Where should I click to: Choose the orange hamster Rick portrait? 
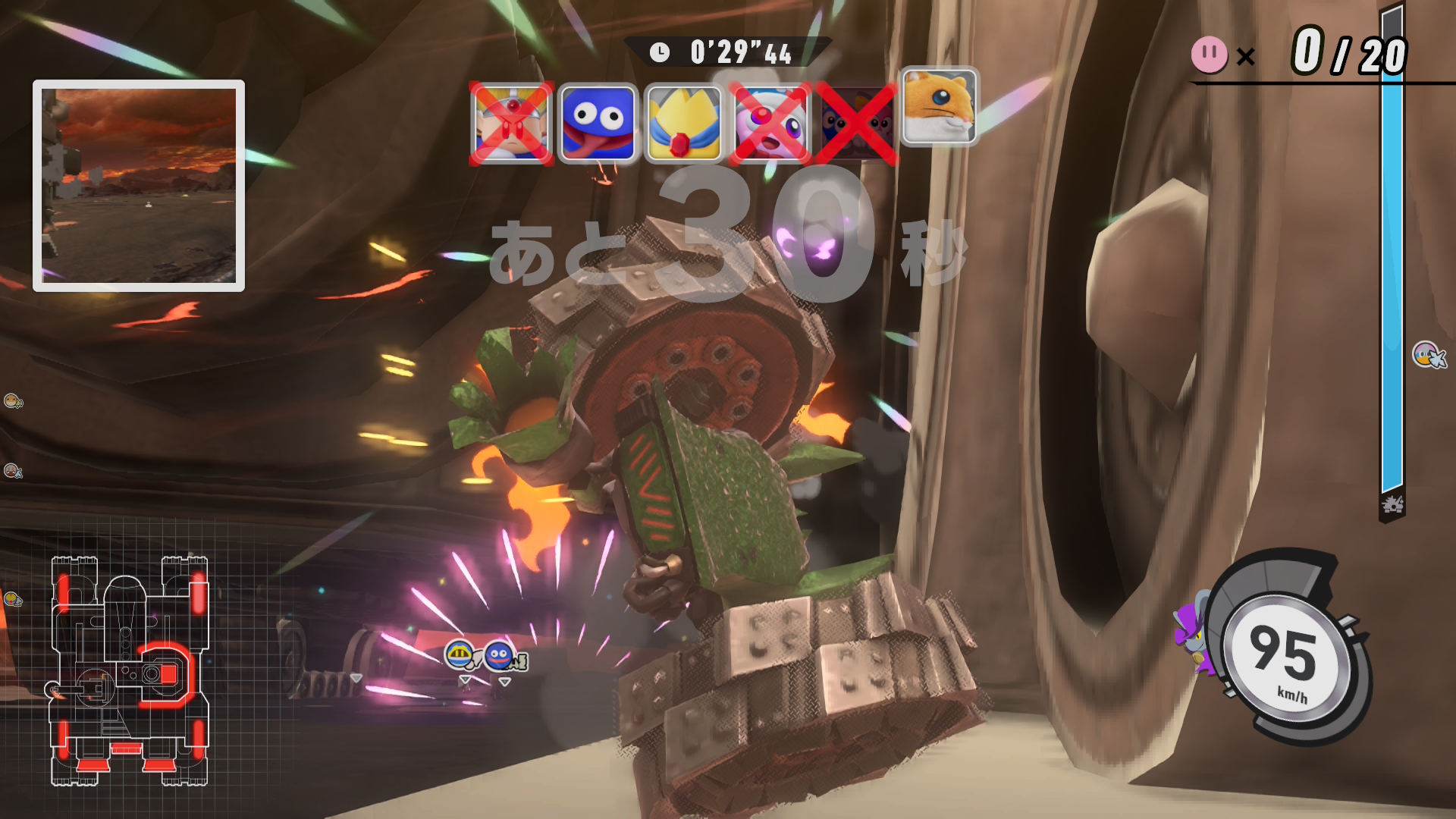[x=939, y=105]
